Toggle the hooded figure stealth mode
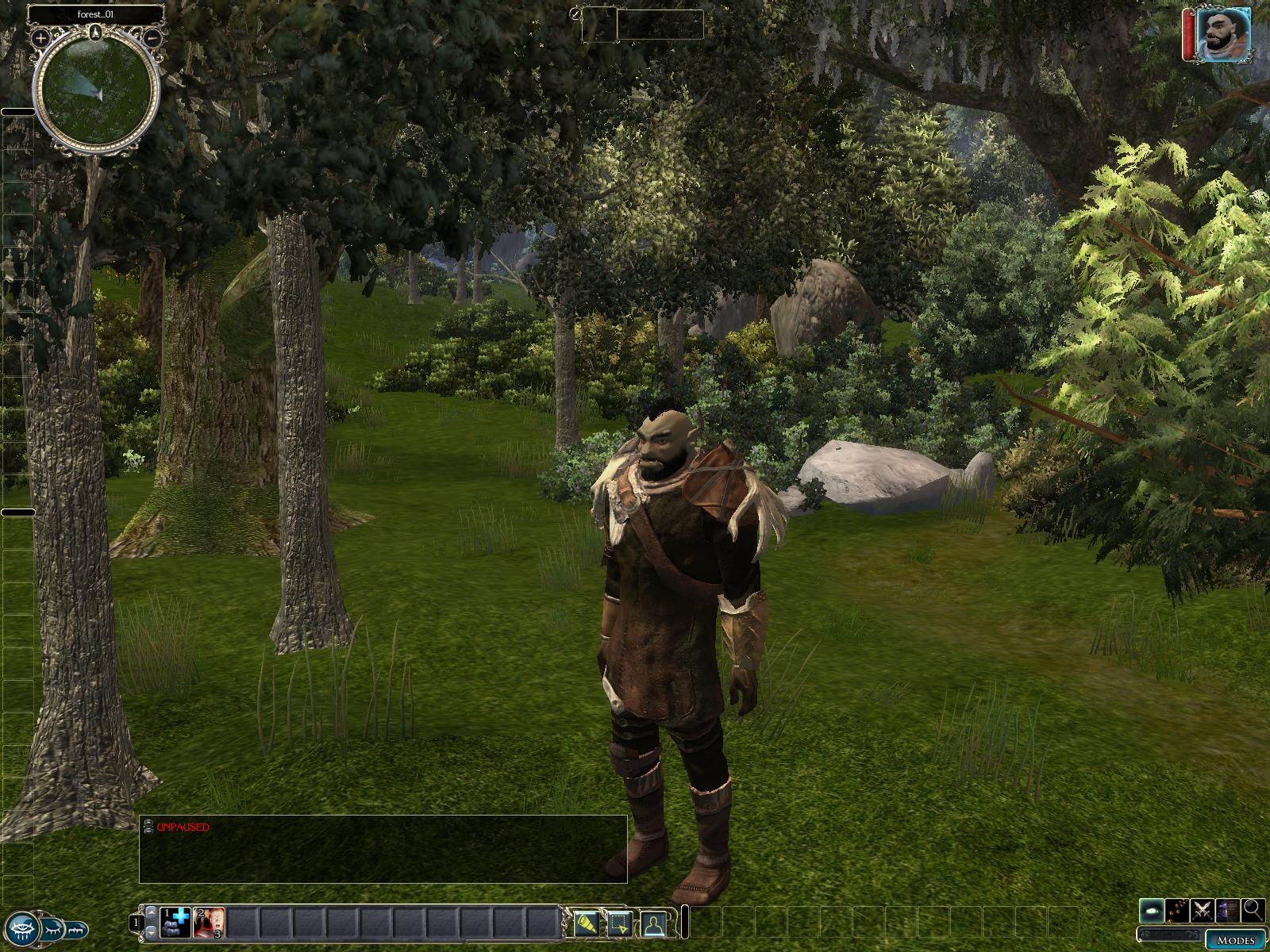Screen dimensions: 1270x952 click(1228, 910)
